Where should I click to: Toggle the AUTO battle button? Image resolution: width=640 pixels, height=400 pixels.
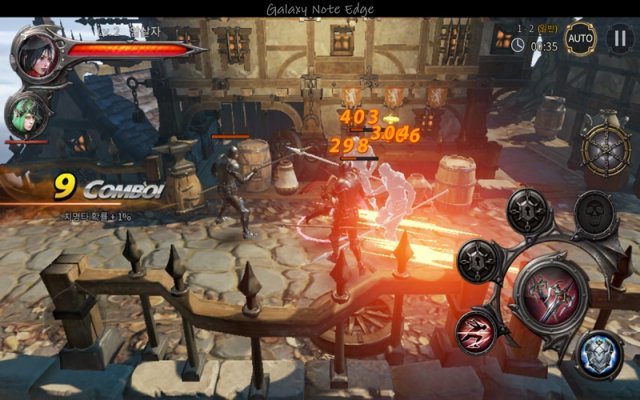click(x=580, y=39)
